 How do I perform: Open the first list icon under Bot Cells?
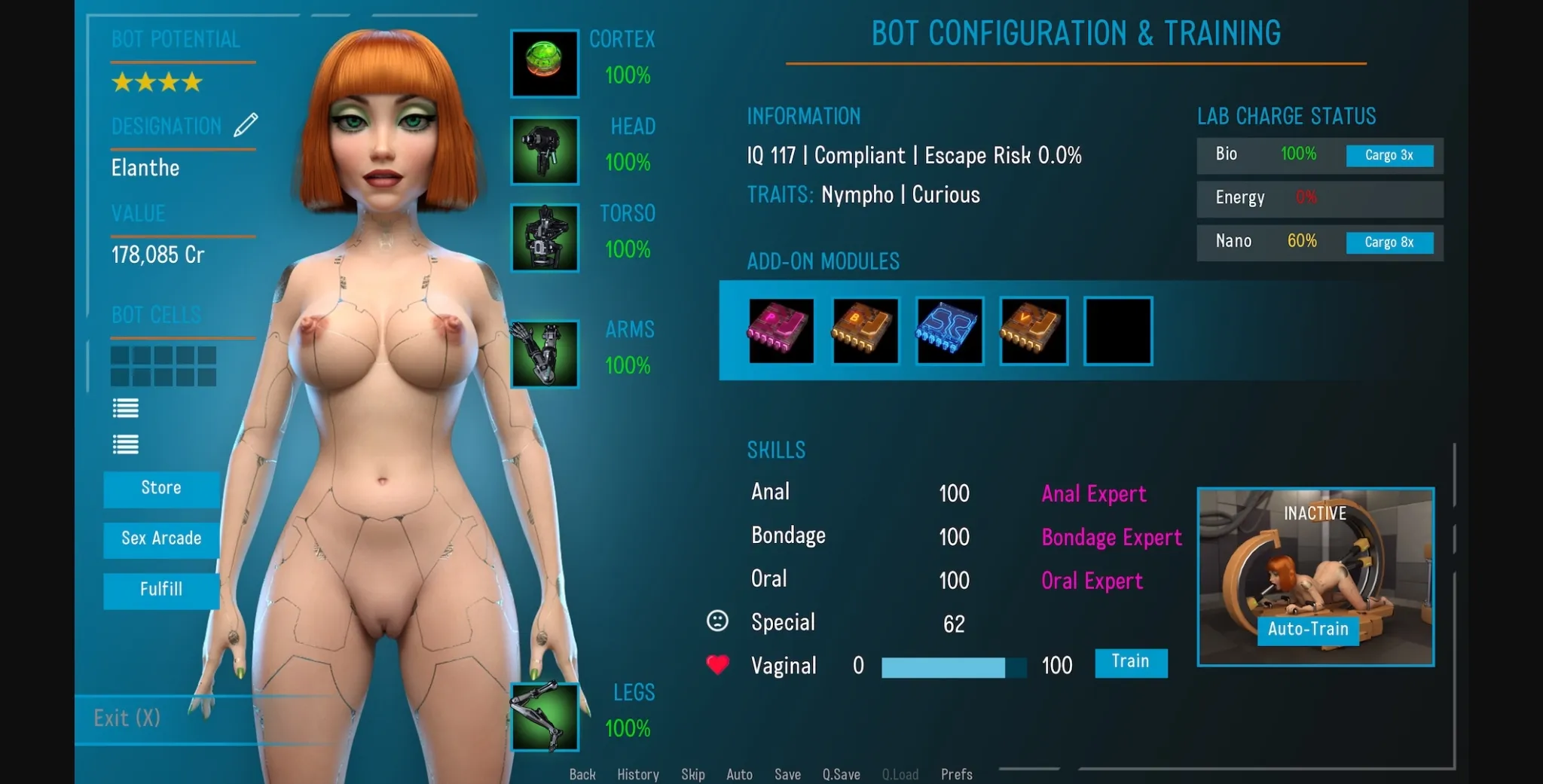pyautogui.click(x=125, y=408)
